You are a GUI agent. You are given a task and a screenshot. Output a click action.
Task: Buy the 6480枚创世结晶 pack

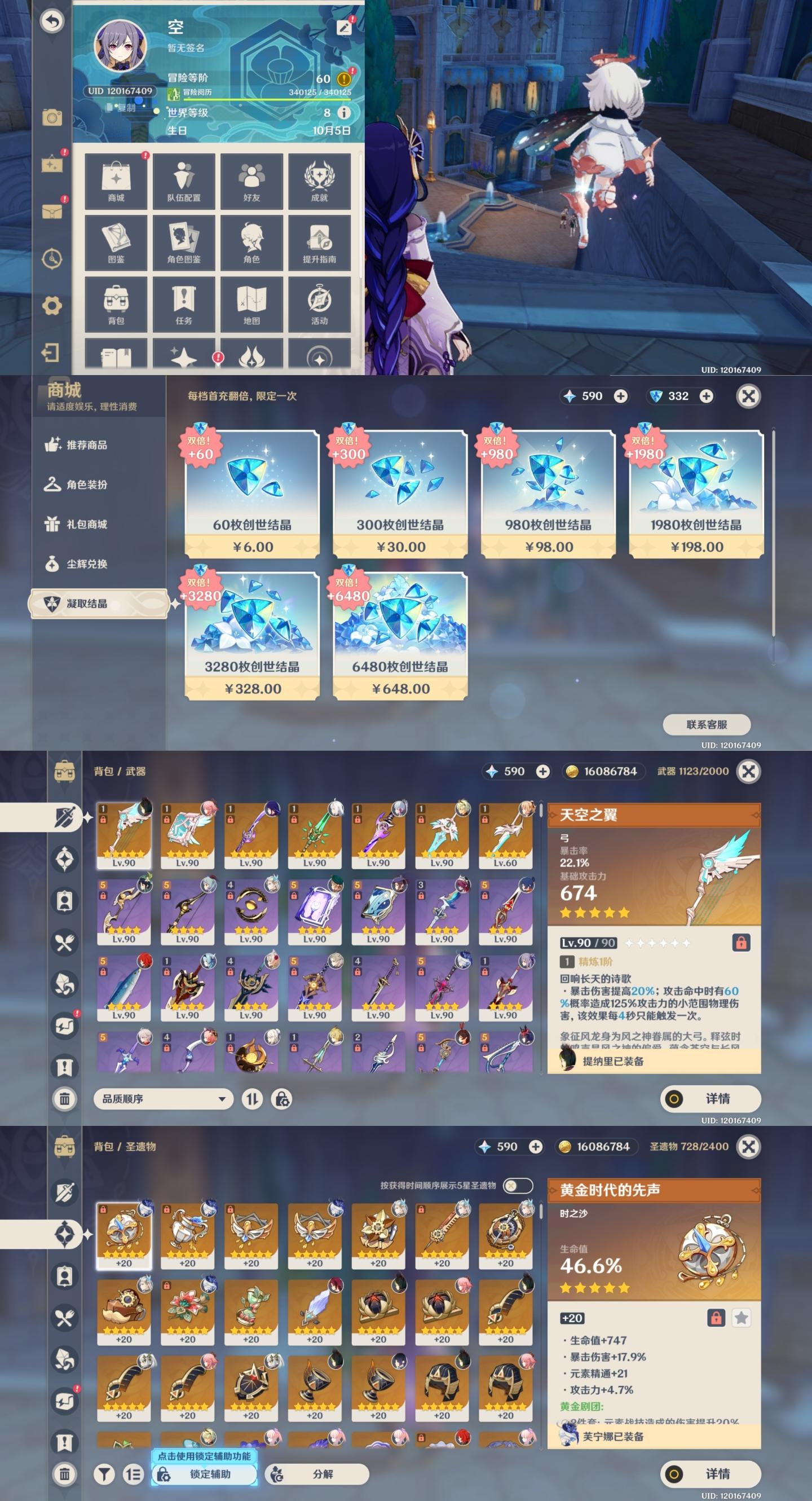[400, 636]
